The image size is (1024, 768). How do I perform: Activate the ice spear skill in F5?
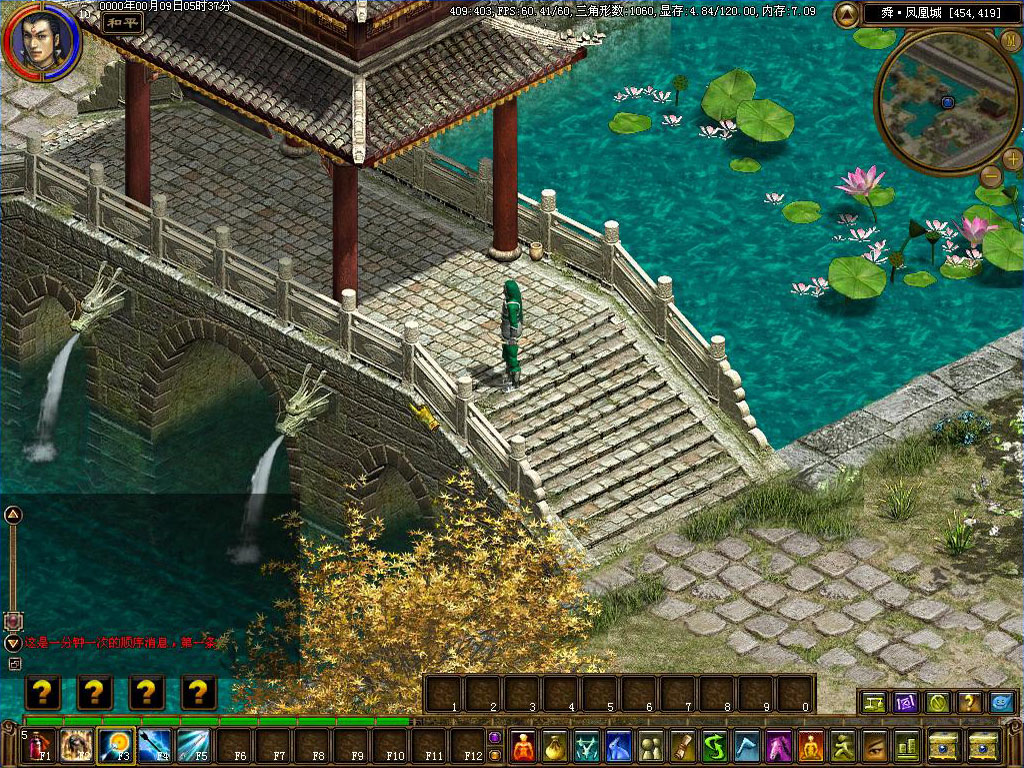tap(193, 745)
